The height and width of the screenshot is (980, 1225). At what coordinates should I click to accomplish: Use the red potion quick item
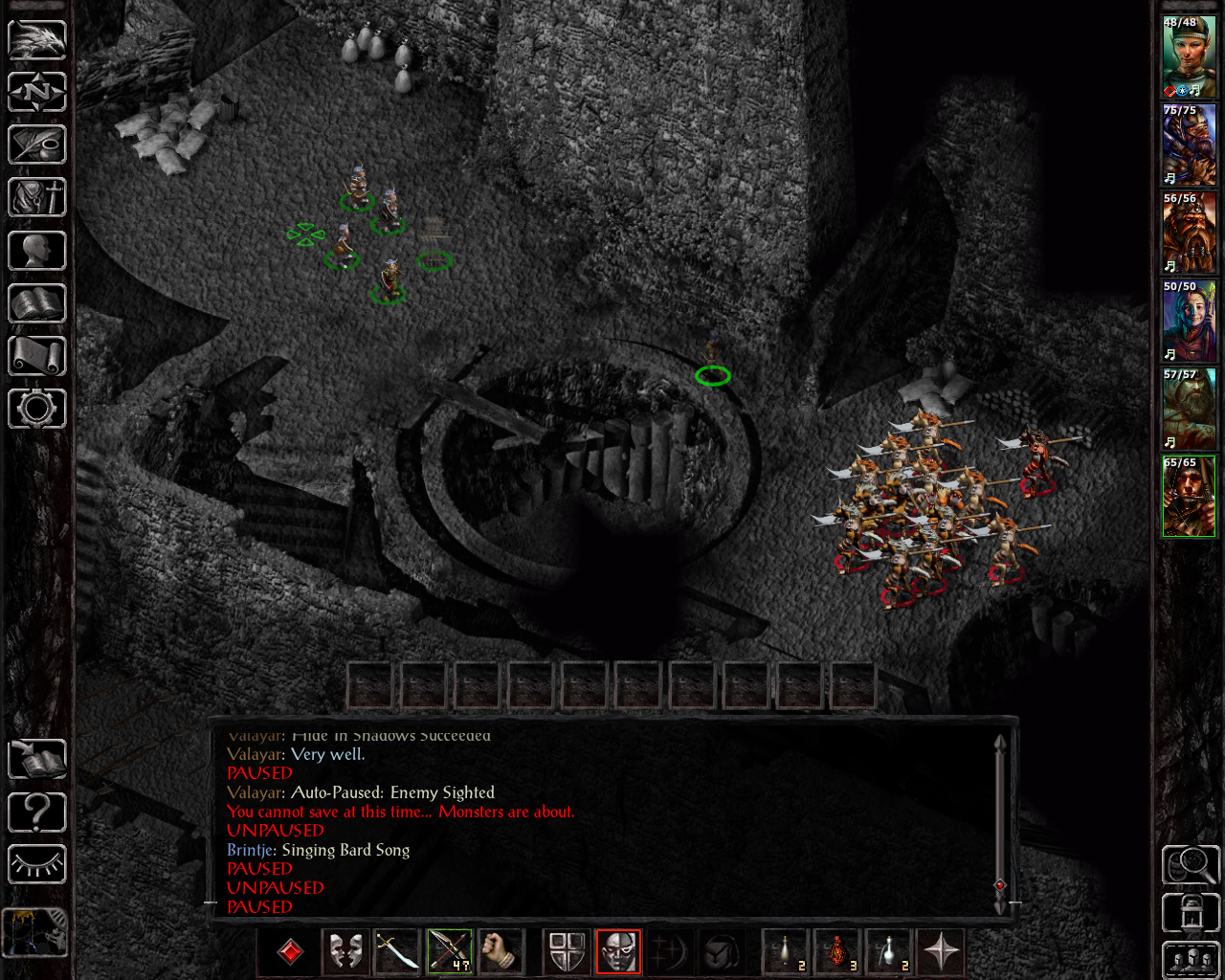click(837, 952)
